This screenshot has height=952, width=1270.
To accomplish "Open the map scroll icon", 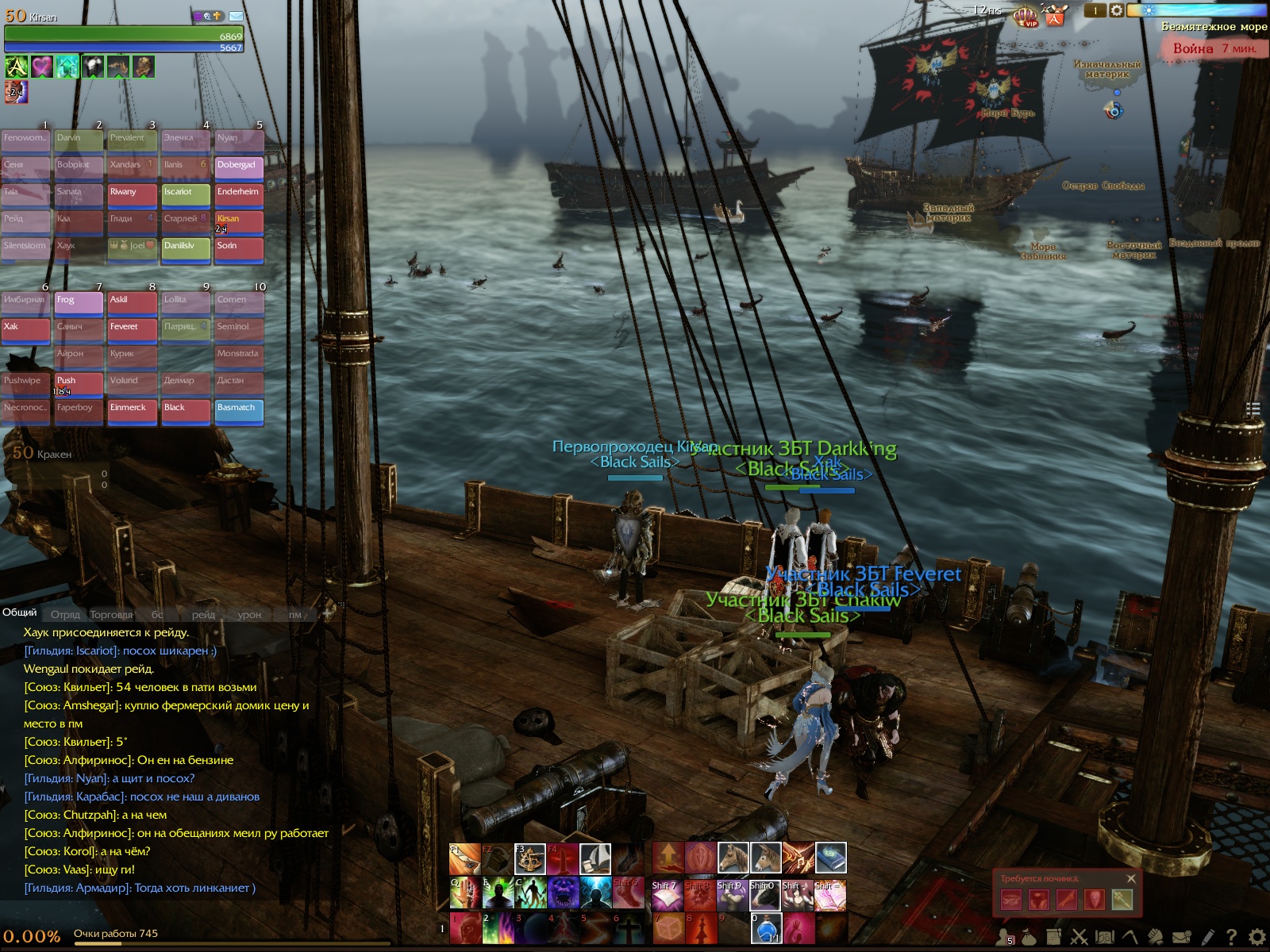I will click(1105, 937).
